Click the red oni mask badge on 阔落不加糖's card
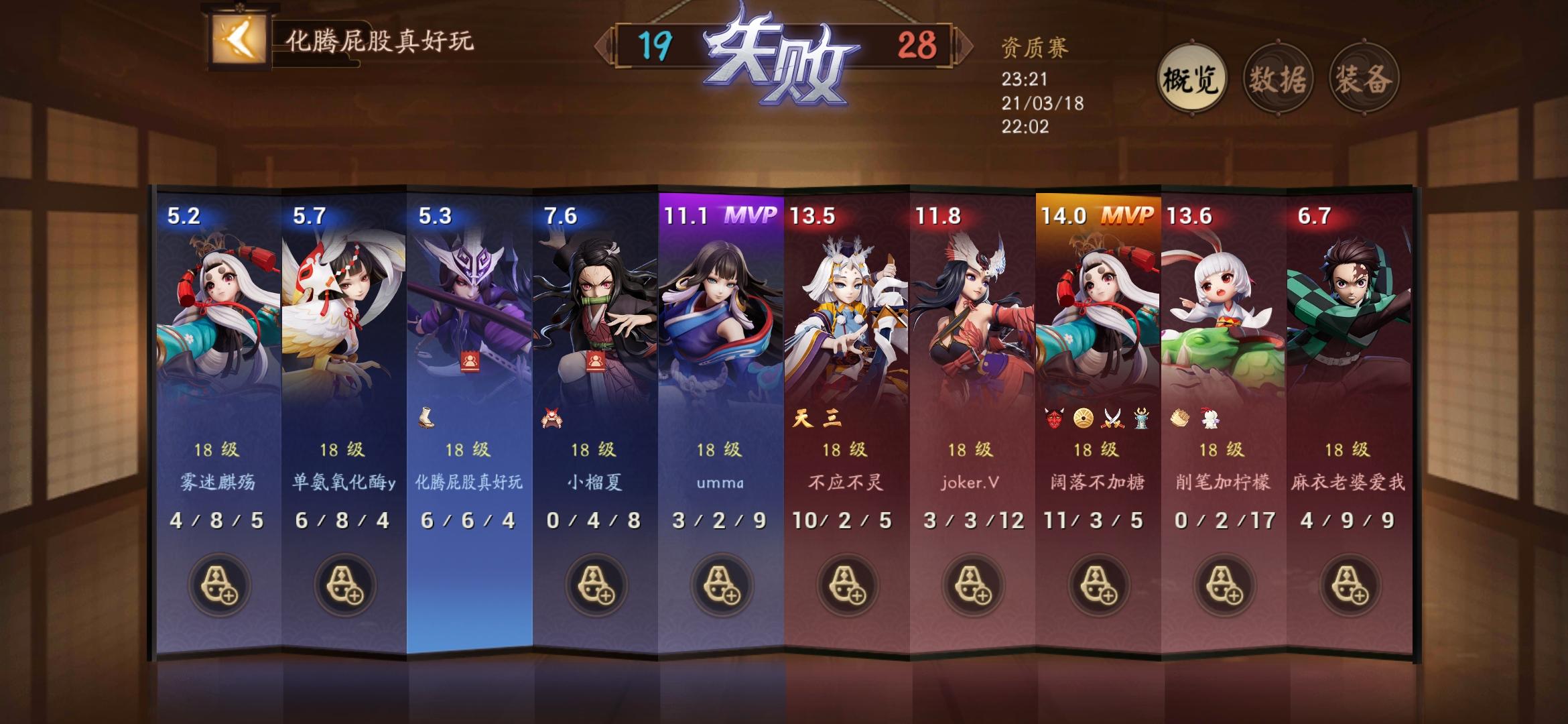Screen dimensions: 1568x724 point(1053,419)
